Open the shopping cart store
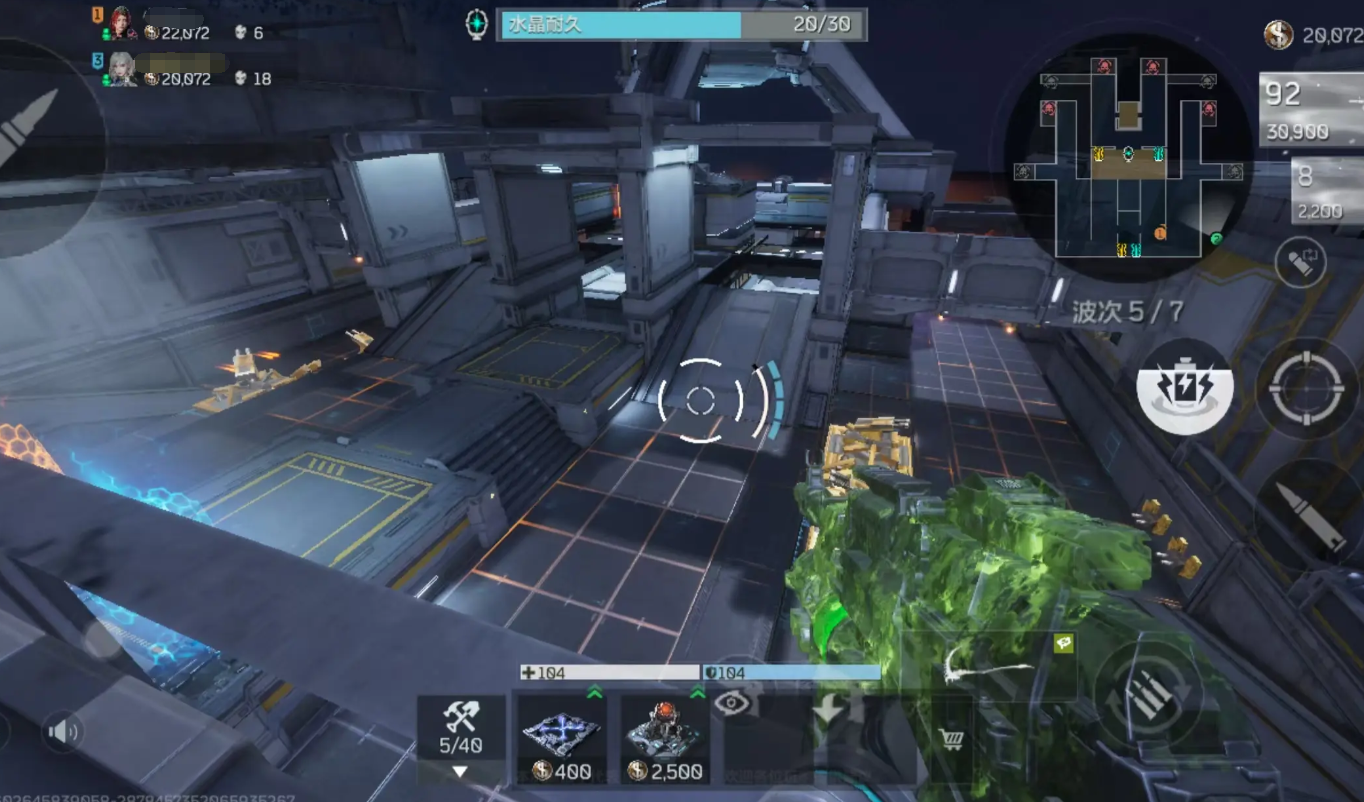The width and height of the screenshot is (1364, 802). pyautogui.click(x=951, y=740)
